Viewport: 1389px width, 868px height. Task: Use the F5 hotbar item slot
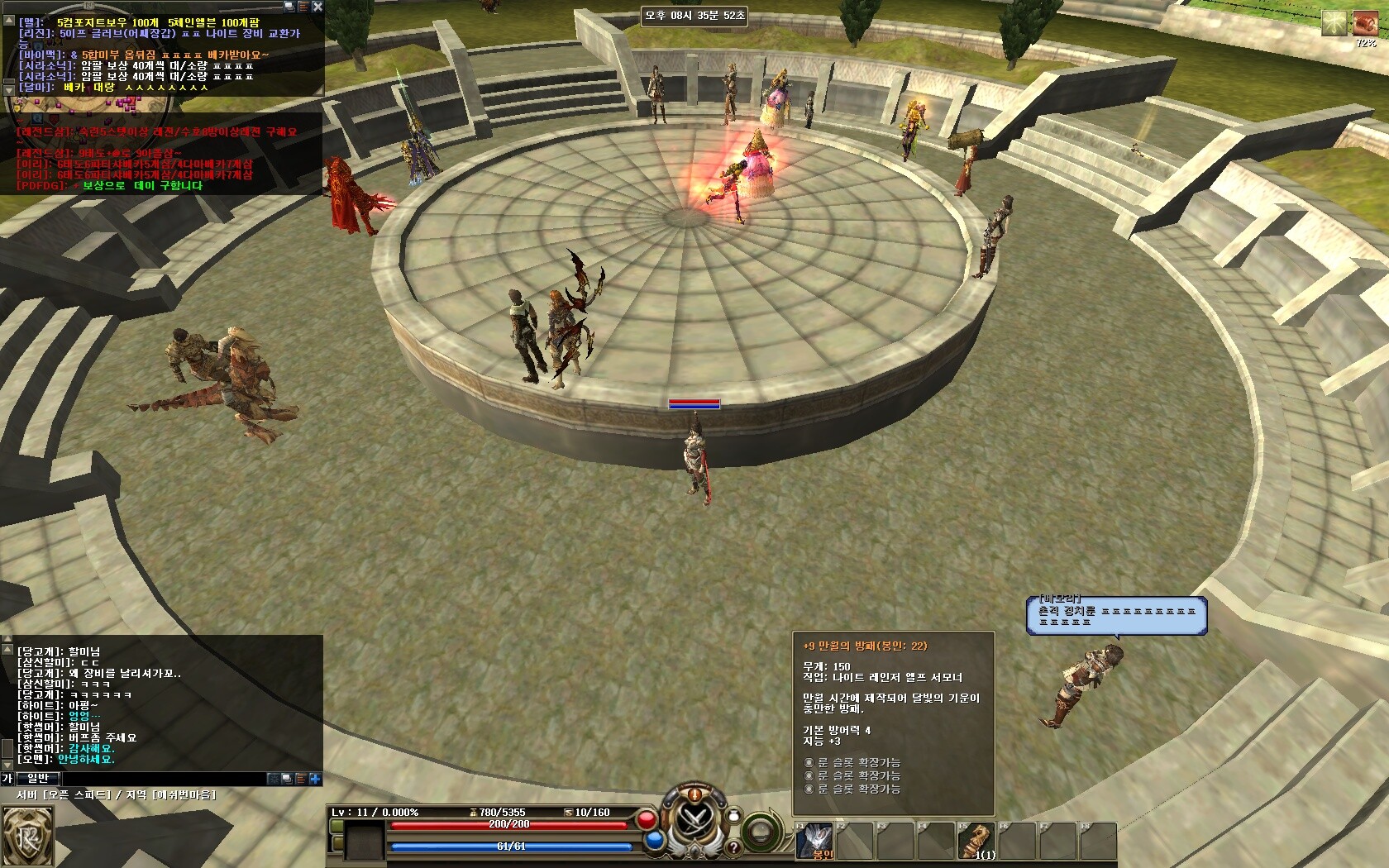point(977,841)
